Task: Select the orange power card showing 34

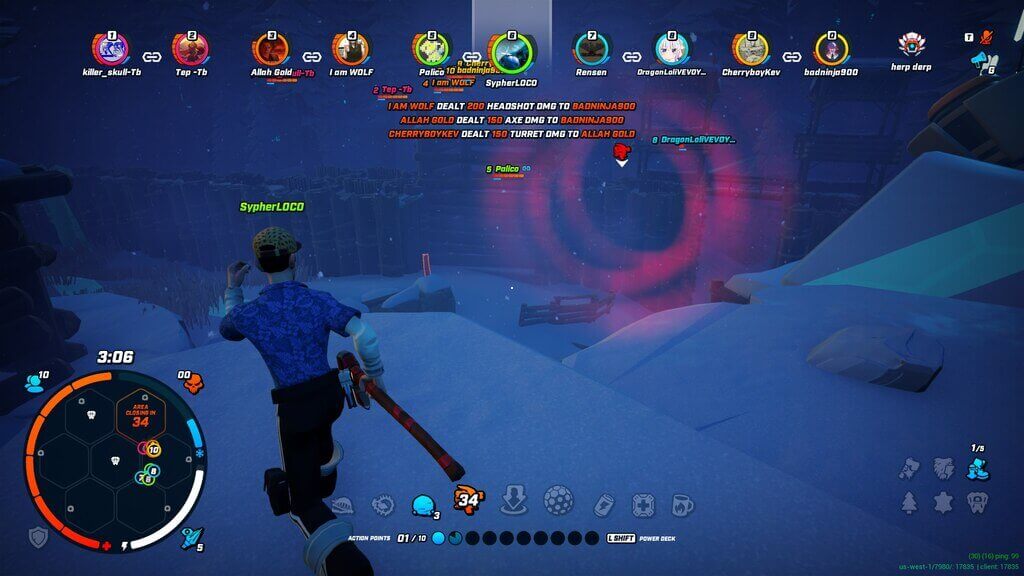Action: point(467,498)
